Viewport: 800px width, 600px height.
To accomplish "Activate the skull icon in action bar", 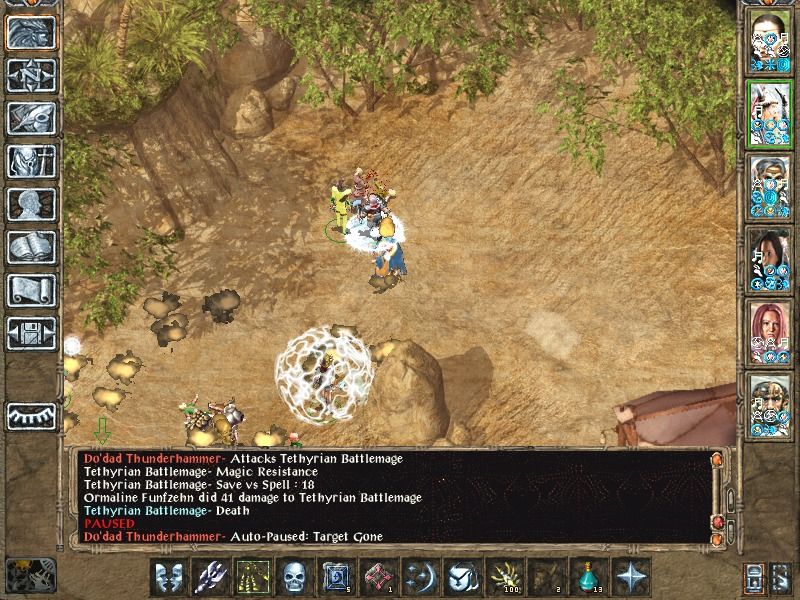I will click(293, 577).
